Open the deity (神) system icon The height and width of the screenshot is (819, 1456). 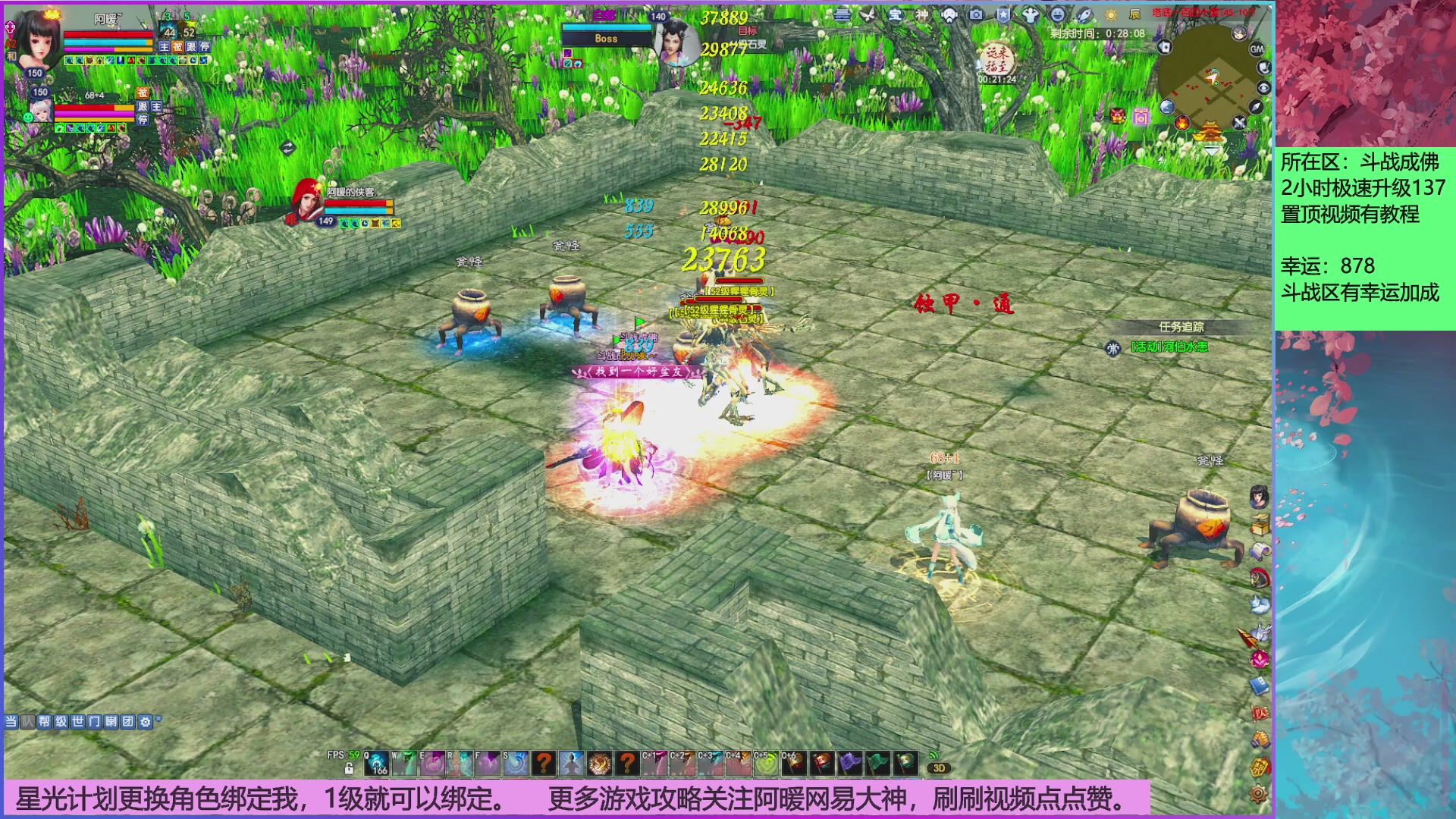[x=923, y=15]
